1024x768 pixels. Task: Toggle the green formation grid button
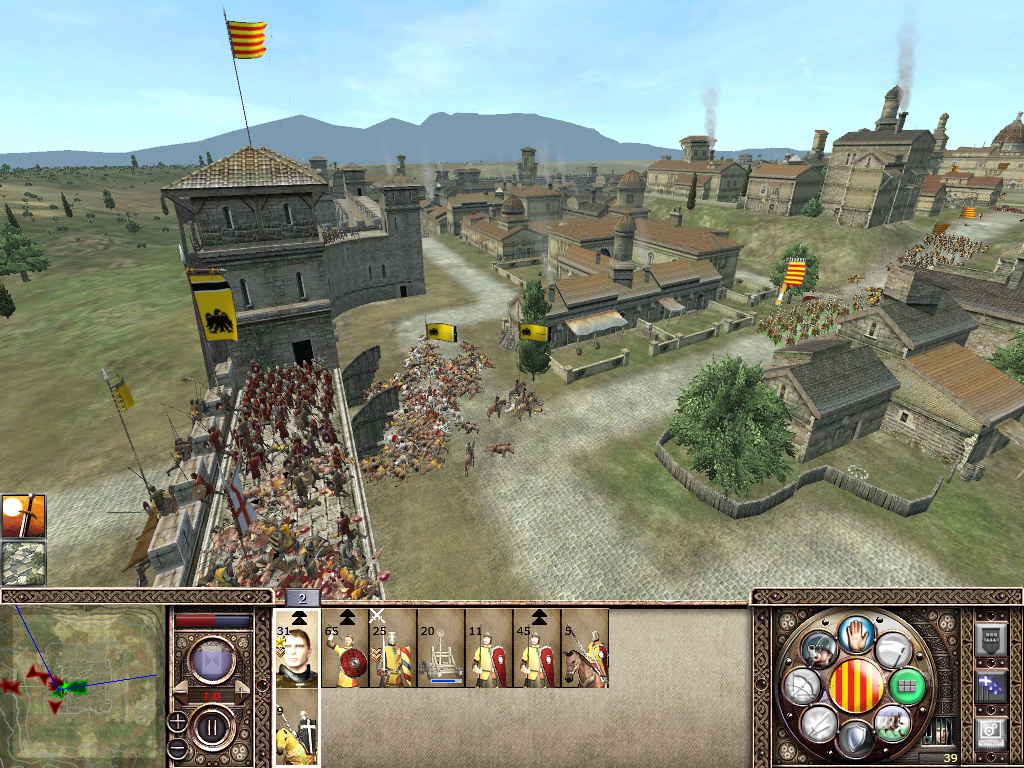point(906,686)
